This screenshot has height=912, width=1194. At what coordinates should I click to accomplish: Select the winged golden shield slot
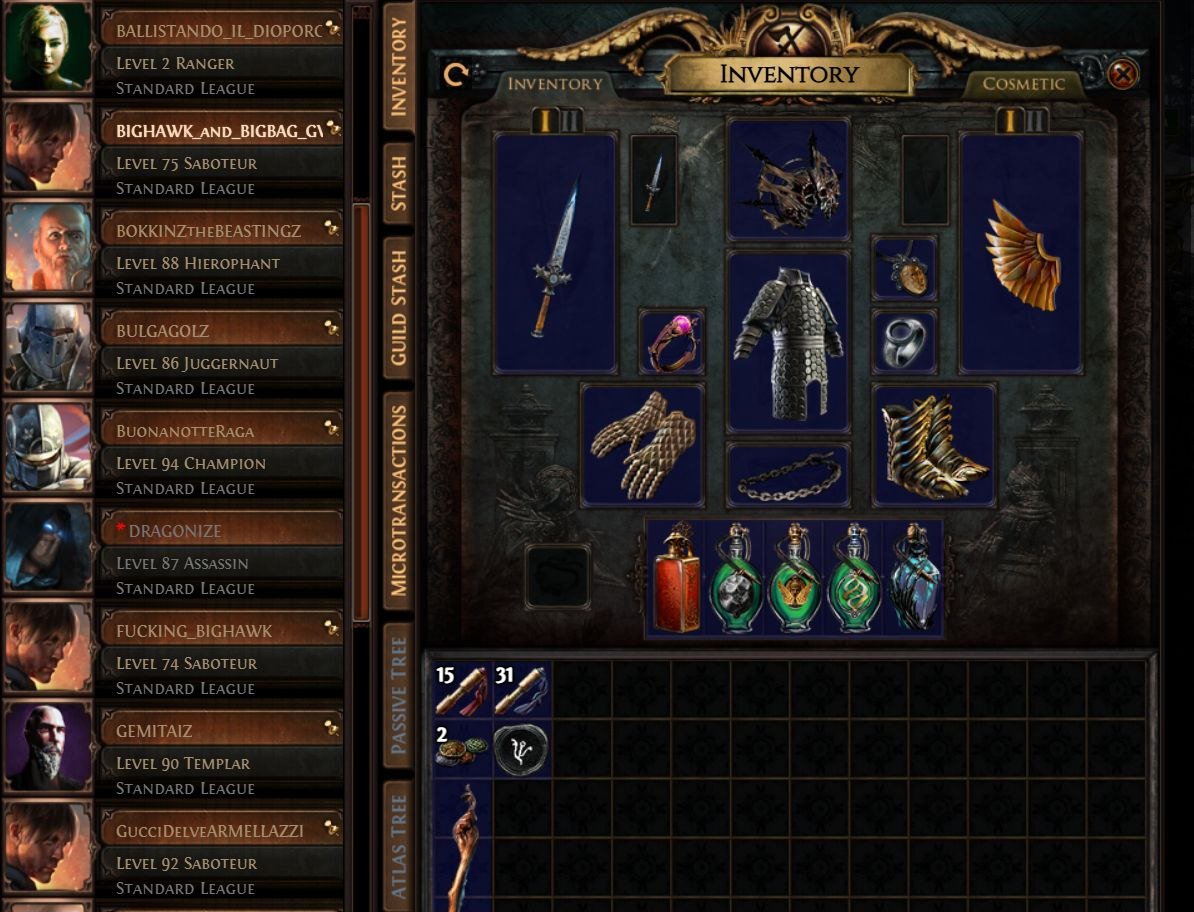click(1021, 253)
